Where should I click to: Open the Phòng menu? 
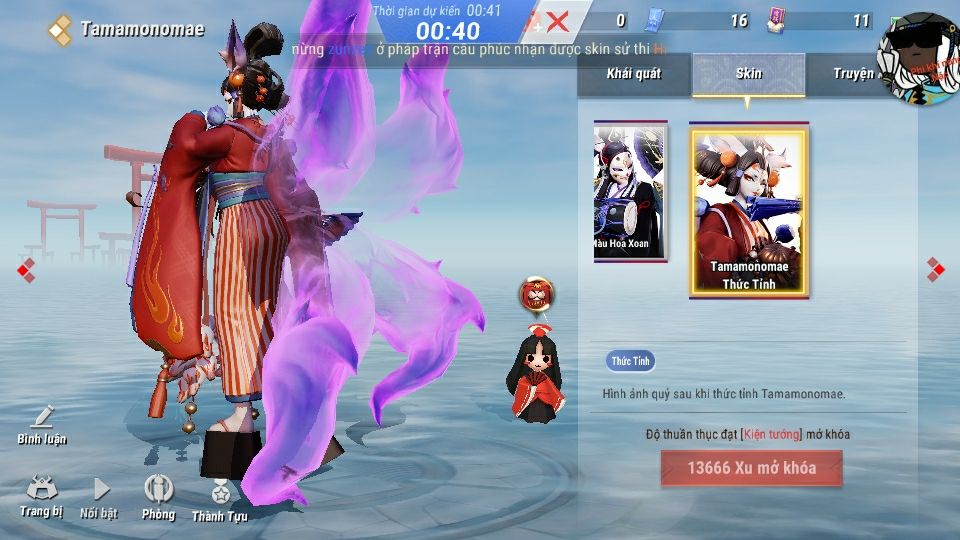click(158, 496)
